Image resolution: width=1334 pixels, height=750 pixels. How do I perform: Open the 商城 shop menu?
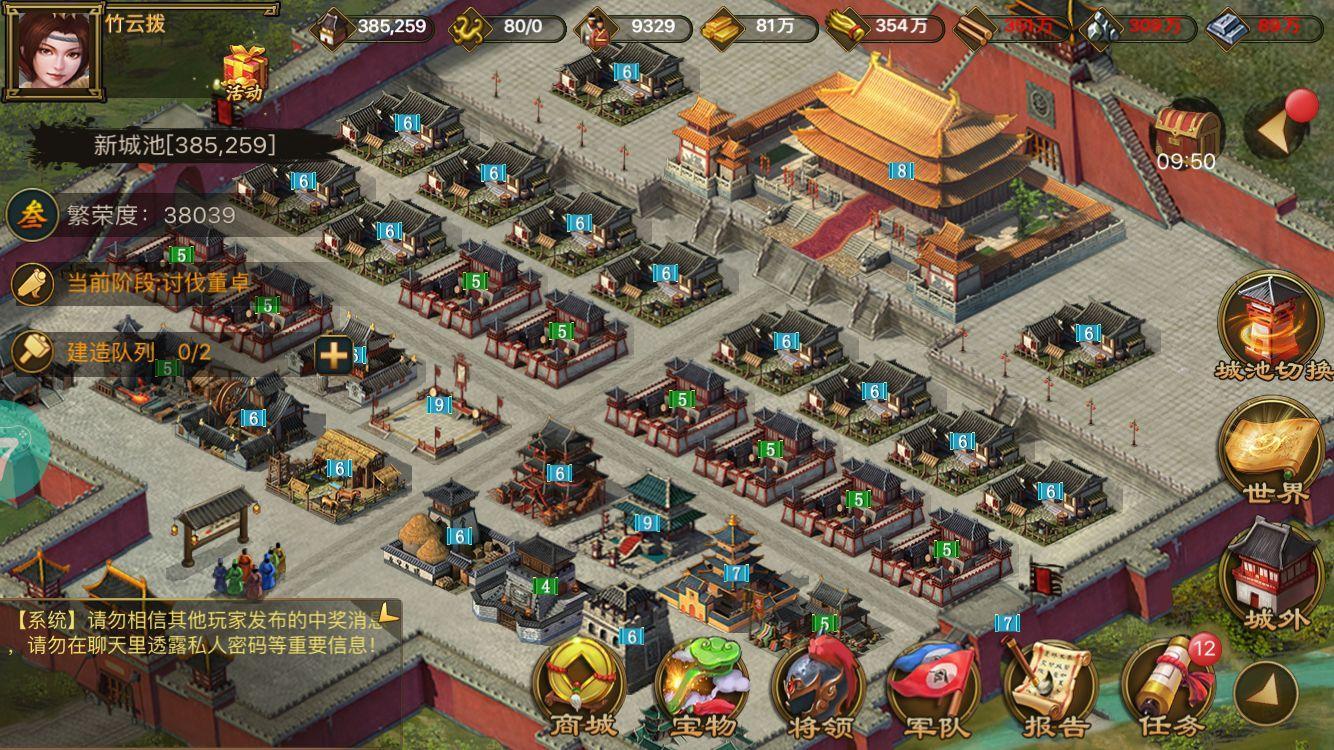coord(584,690)
